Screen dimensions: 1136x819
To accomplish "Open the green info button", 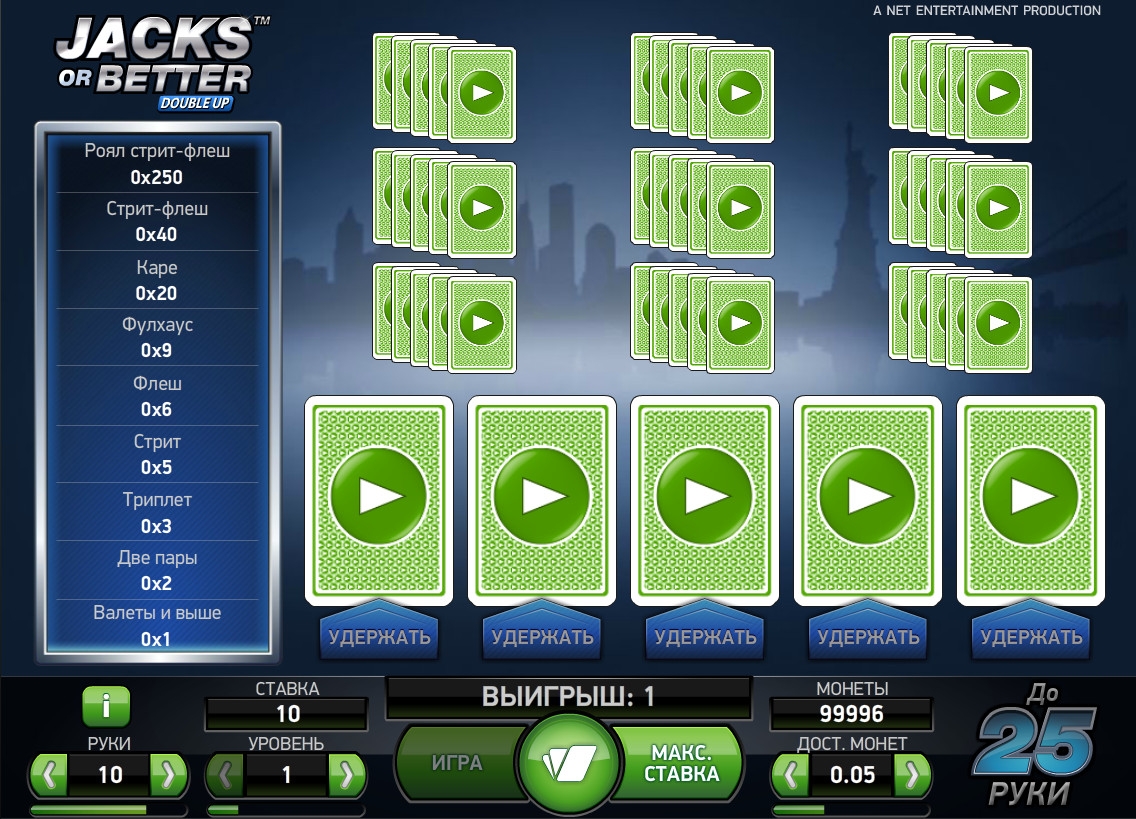I will 107,707.
